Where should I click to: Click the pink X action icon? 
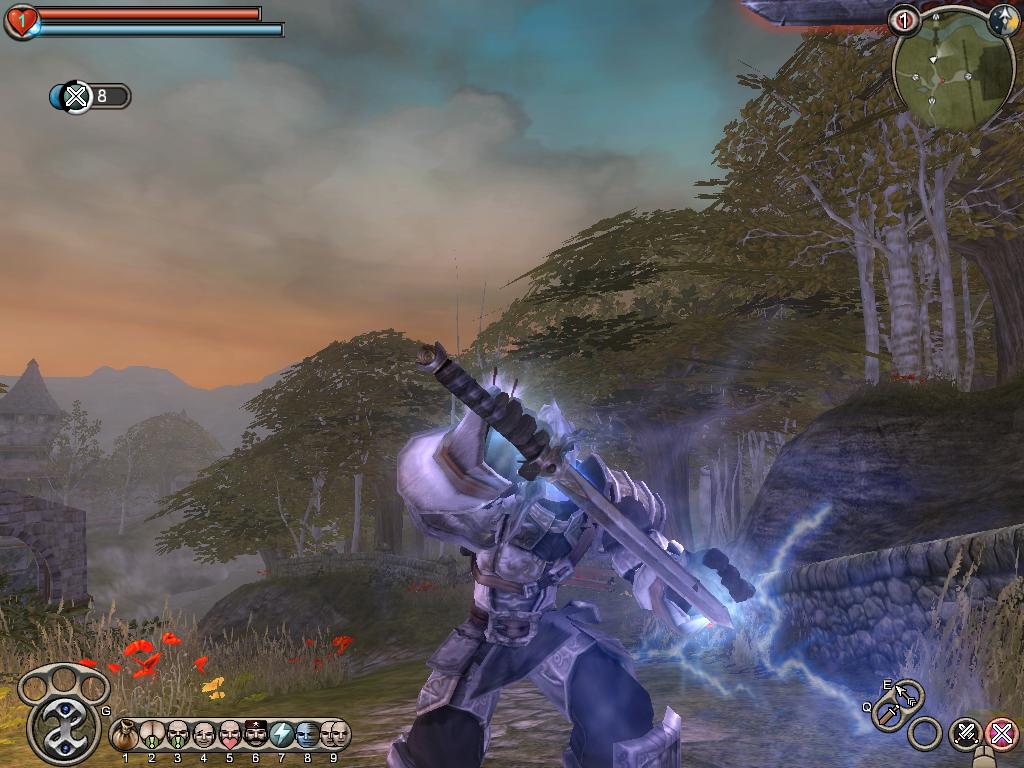pos(1001,733)
